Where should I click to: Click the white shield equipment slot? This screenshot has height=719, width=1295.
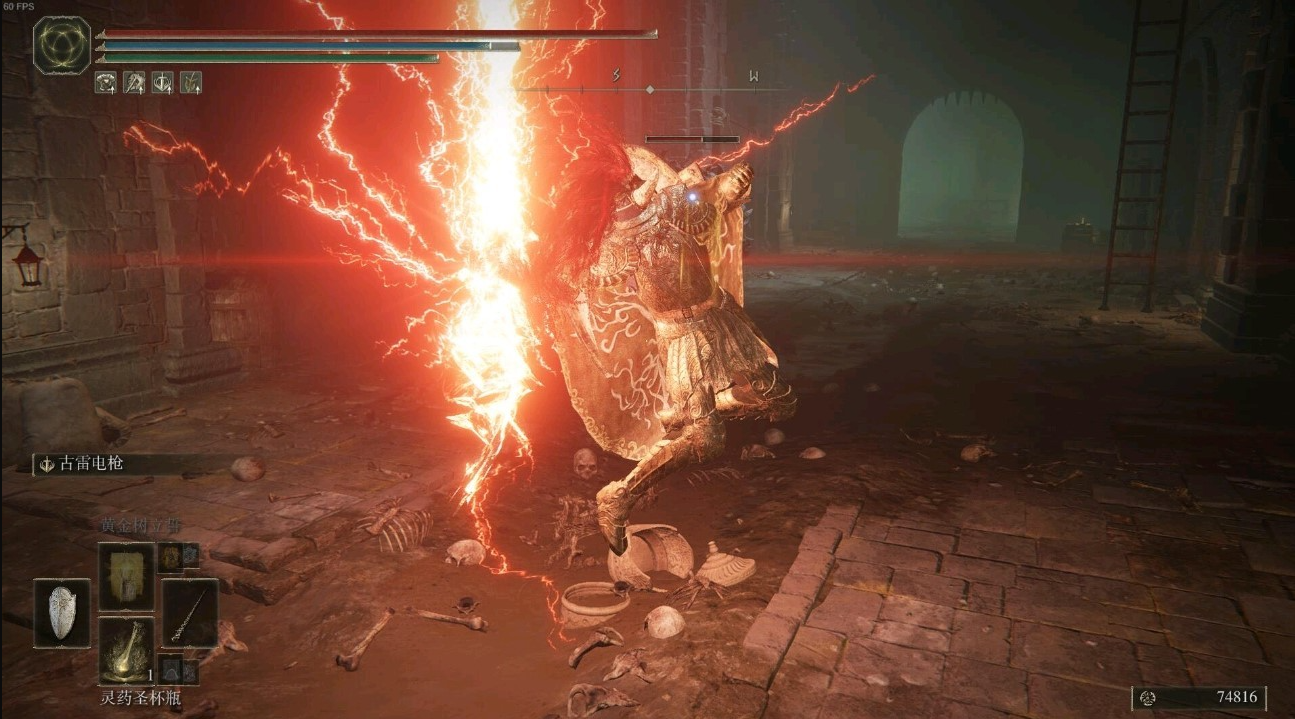point(62,612)
